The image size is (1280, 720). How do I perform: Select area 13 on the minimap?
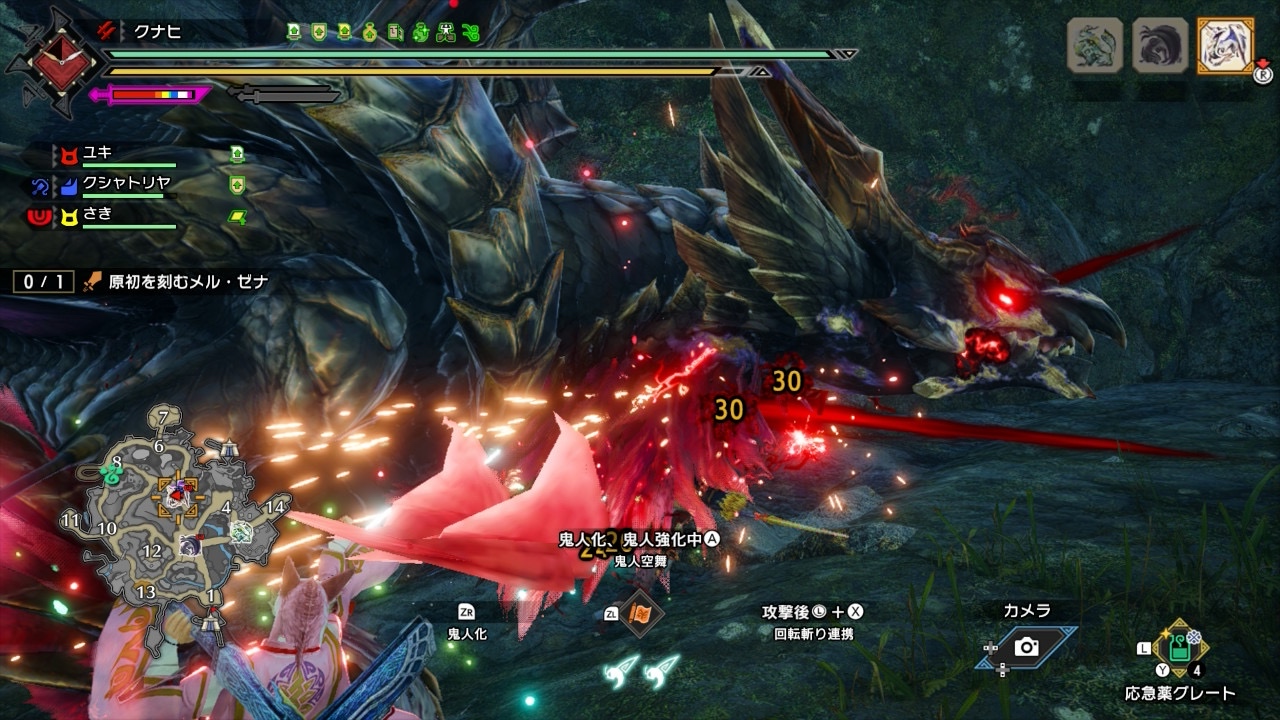[146, 592]
